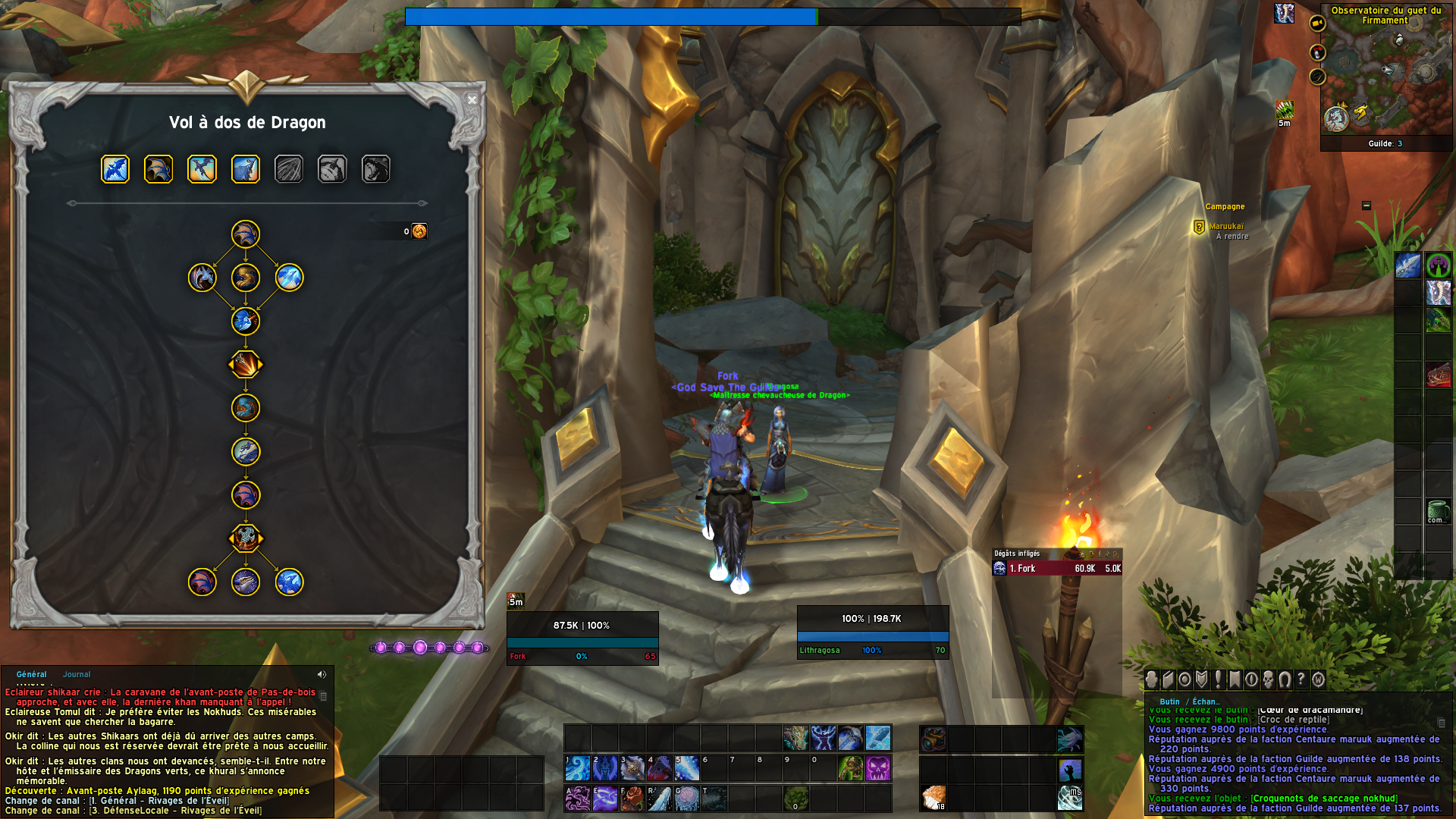Open the Journal chat tab
Image resolution: width=1456 pixels, height=819 pixels.
pyautogui.click(x=77, y=674)
